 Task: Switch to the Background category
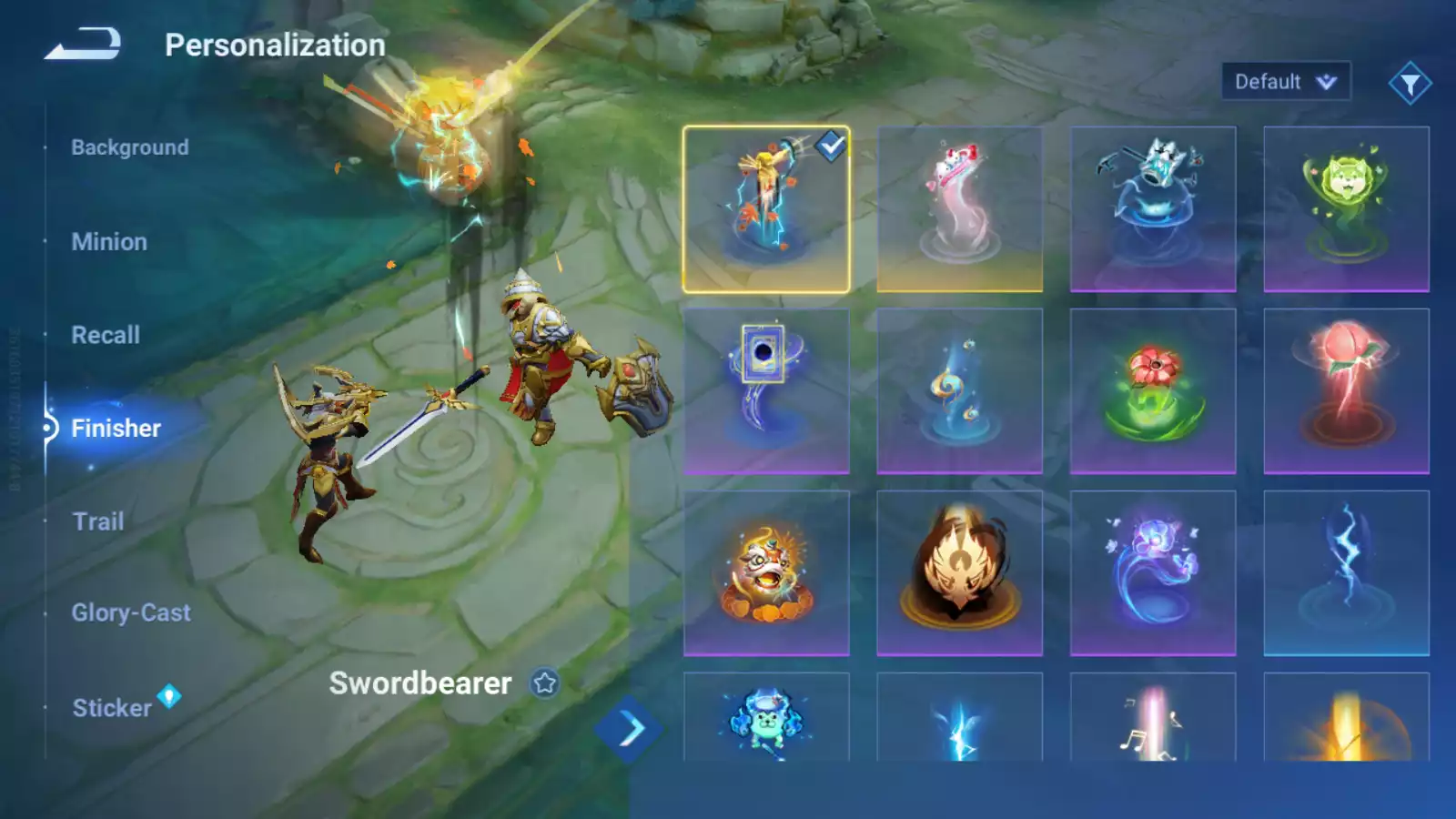[130, 147]
